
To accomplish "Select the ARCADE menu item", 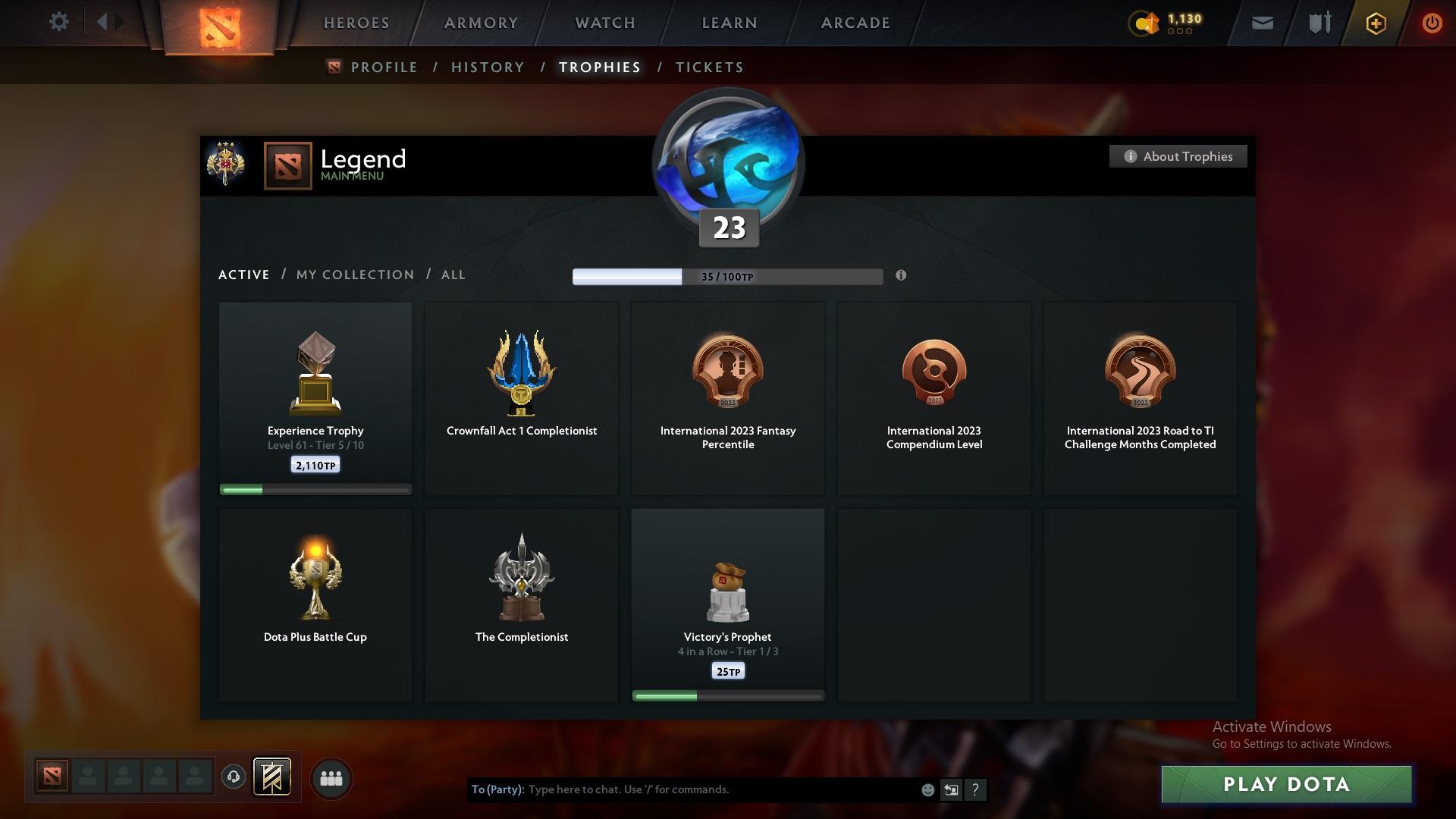I will (x=855, y=22).
